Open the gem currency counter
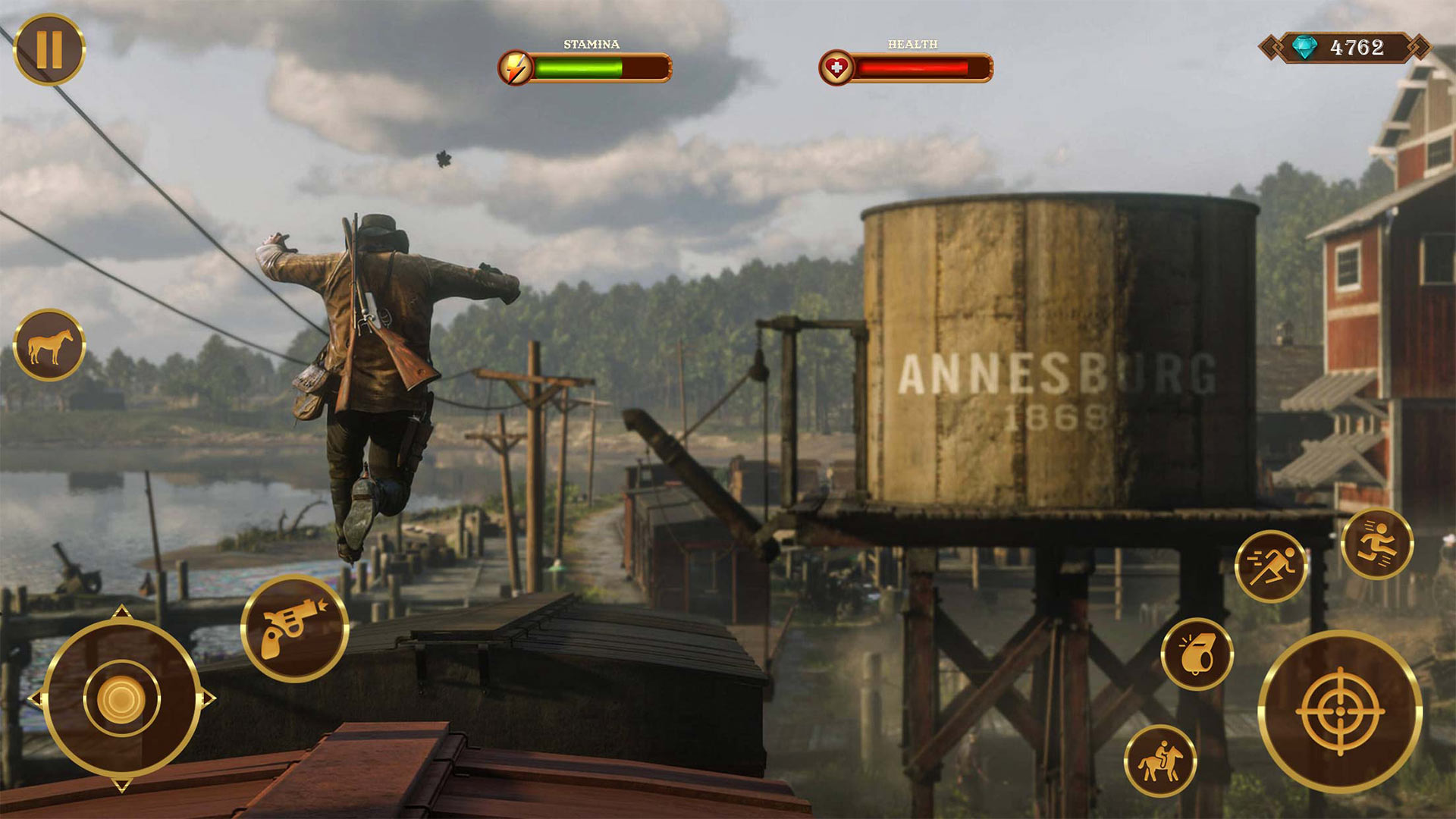Image resolution: width=1456 pixels, height=819 pixels. click(x=1344, y=48)
